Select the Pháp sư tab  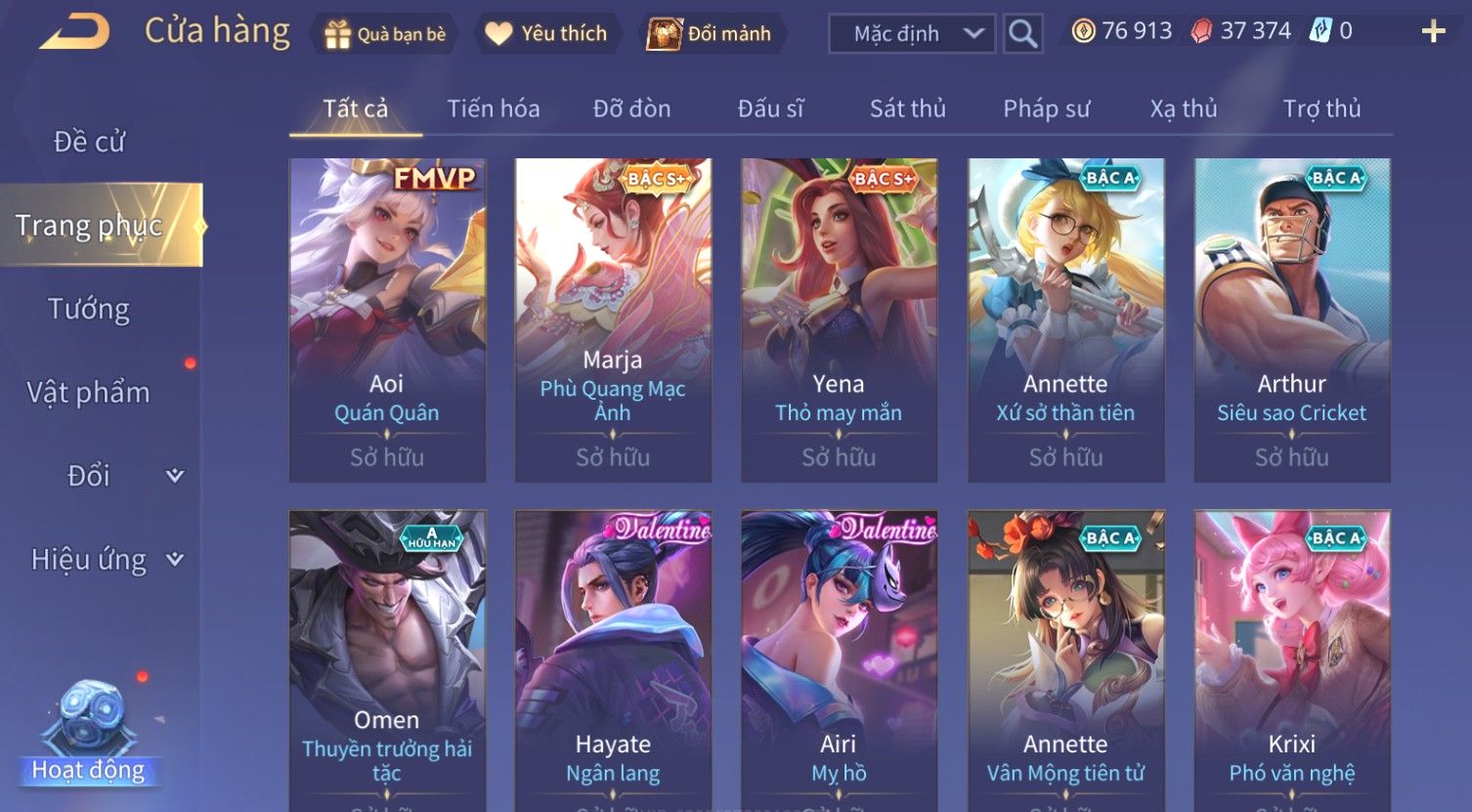point(1046,108)
